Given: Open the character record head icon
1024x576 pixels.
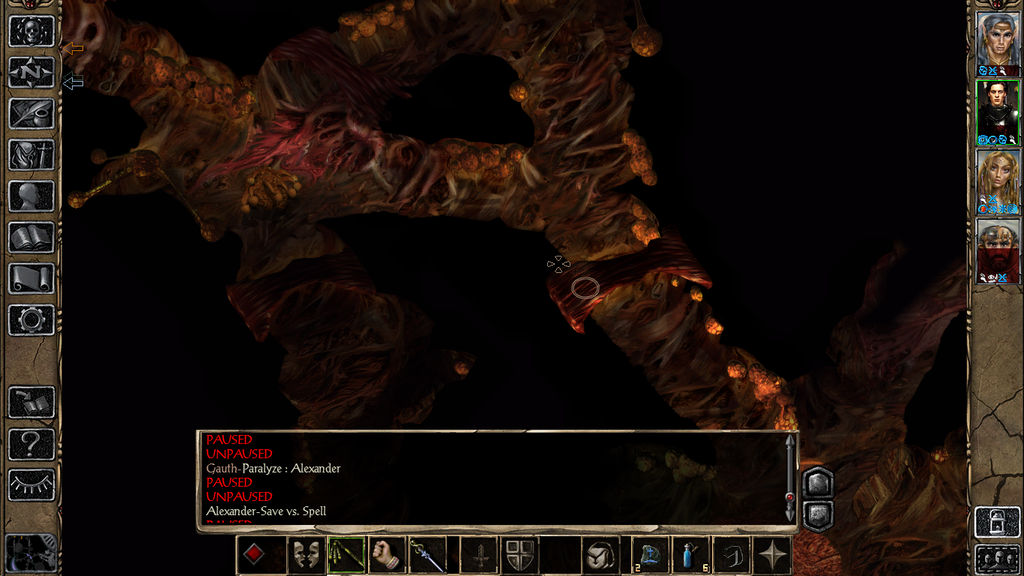Looking at the screenshot, I should [31, 196].
